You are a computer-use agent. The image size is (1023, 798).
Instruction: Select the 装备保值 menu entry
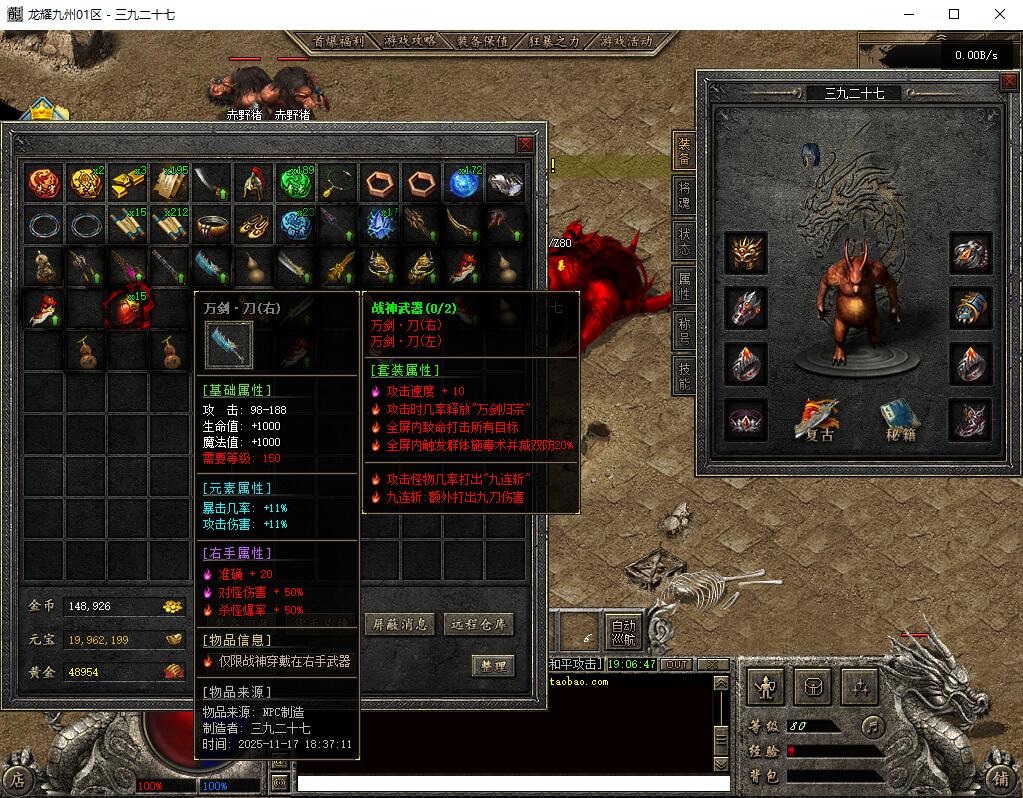[x=482, y=42]
